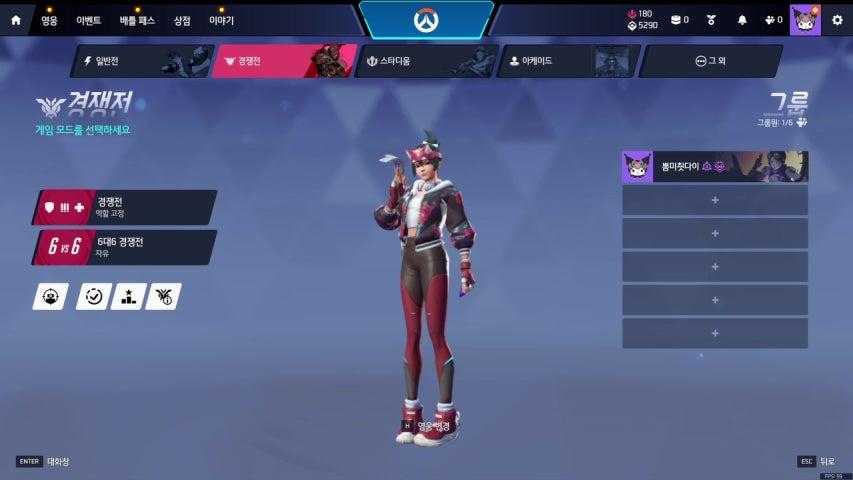
Task: Switch to the 아케이드 (Arcade) tab
Action: (568, 61)
